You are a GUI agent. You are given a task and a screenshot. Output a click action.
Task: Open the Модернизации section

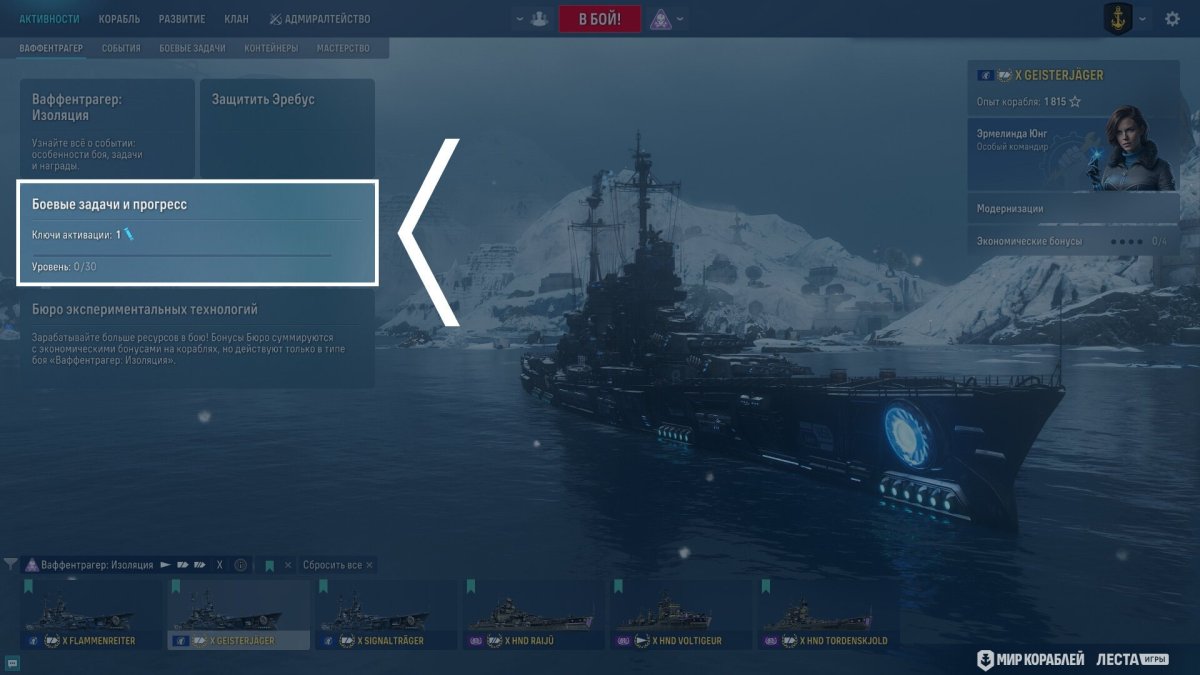(1073, 209)
